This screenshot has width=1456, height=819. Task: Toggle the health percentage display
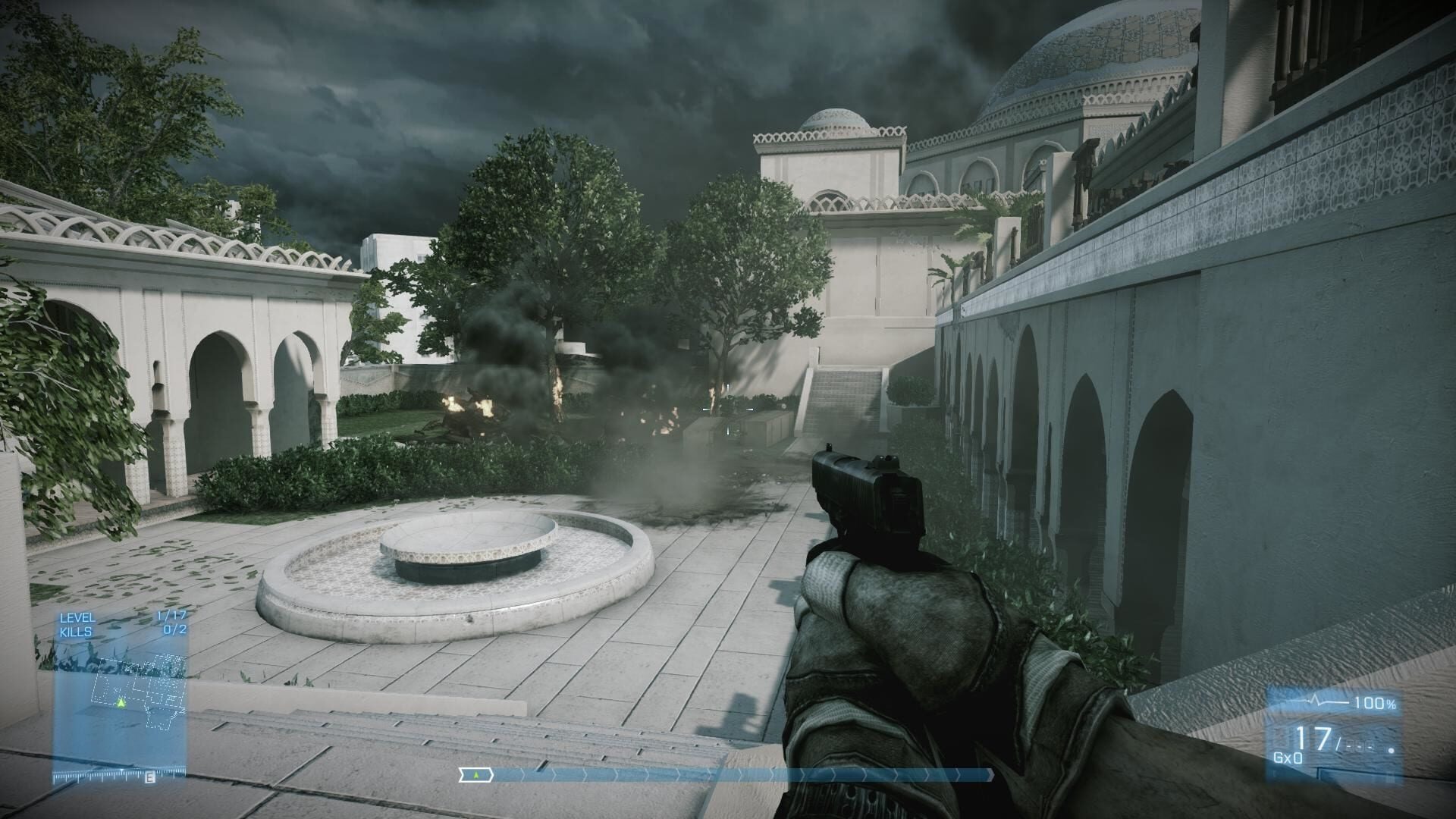[x=1376, y=702]
